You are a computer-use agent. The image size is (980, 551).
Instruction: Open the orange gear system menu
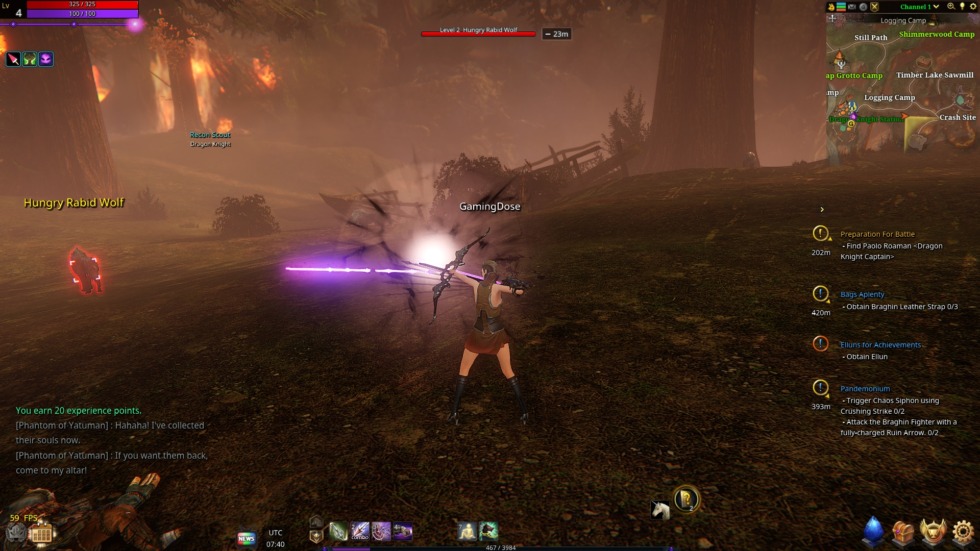click(963, 531)
